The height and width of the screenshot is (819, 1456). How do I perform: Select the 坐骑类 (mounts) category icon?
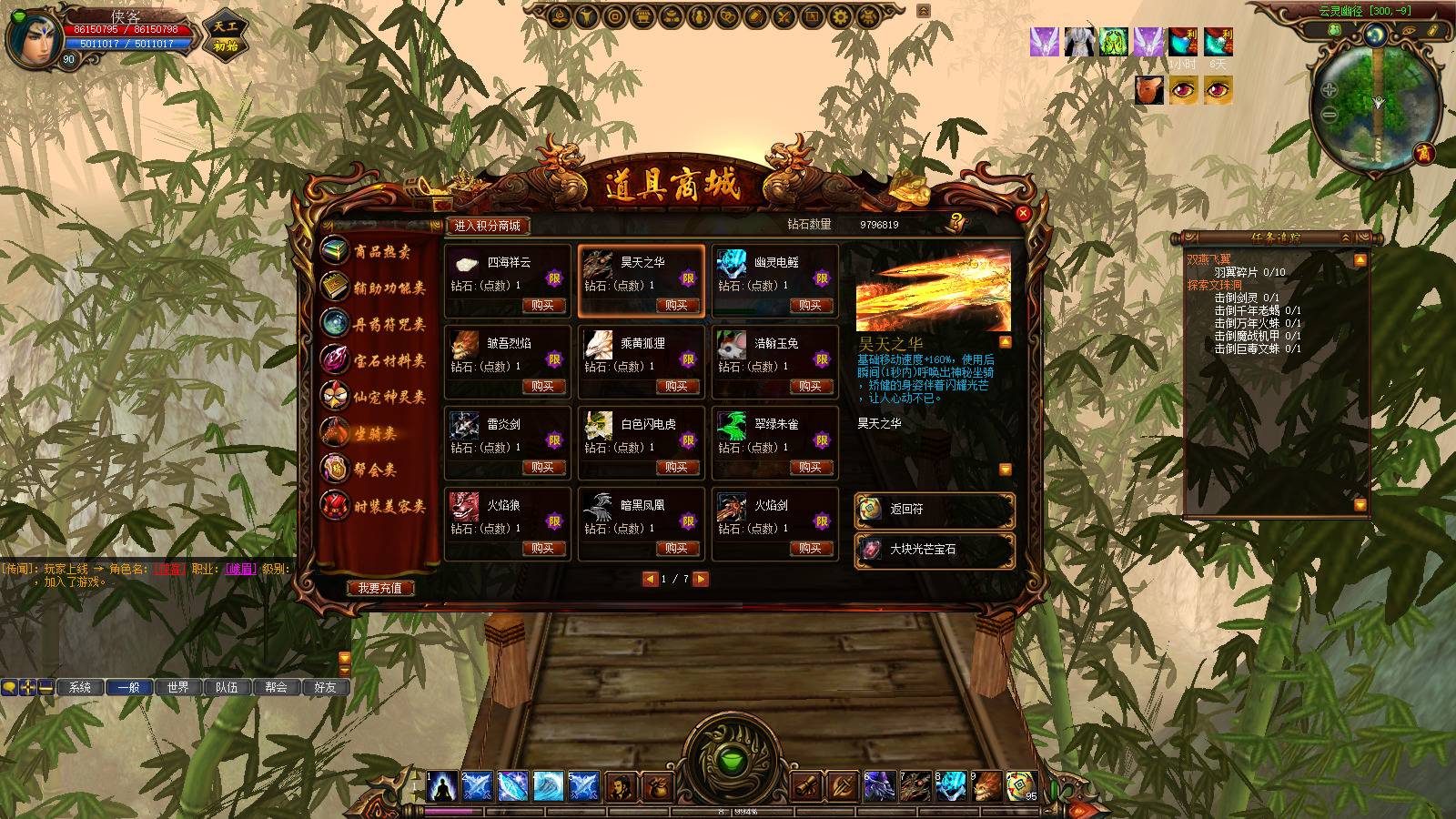tap(335, 429)
